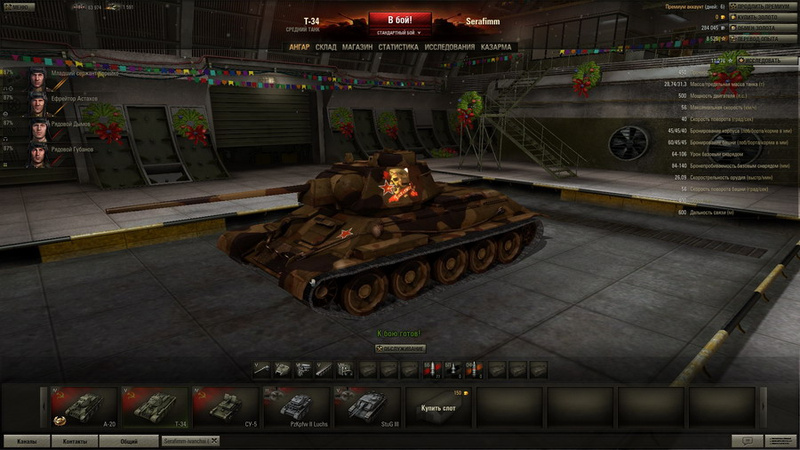
Task: Pick the StuG III vehicle slot
Action: (x=366, y=408)
